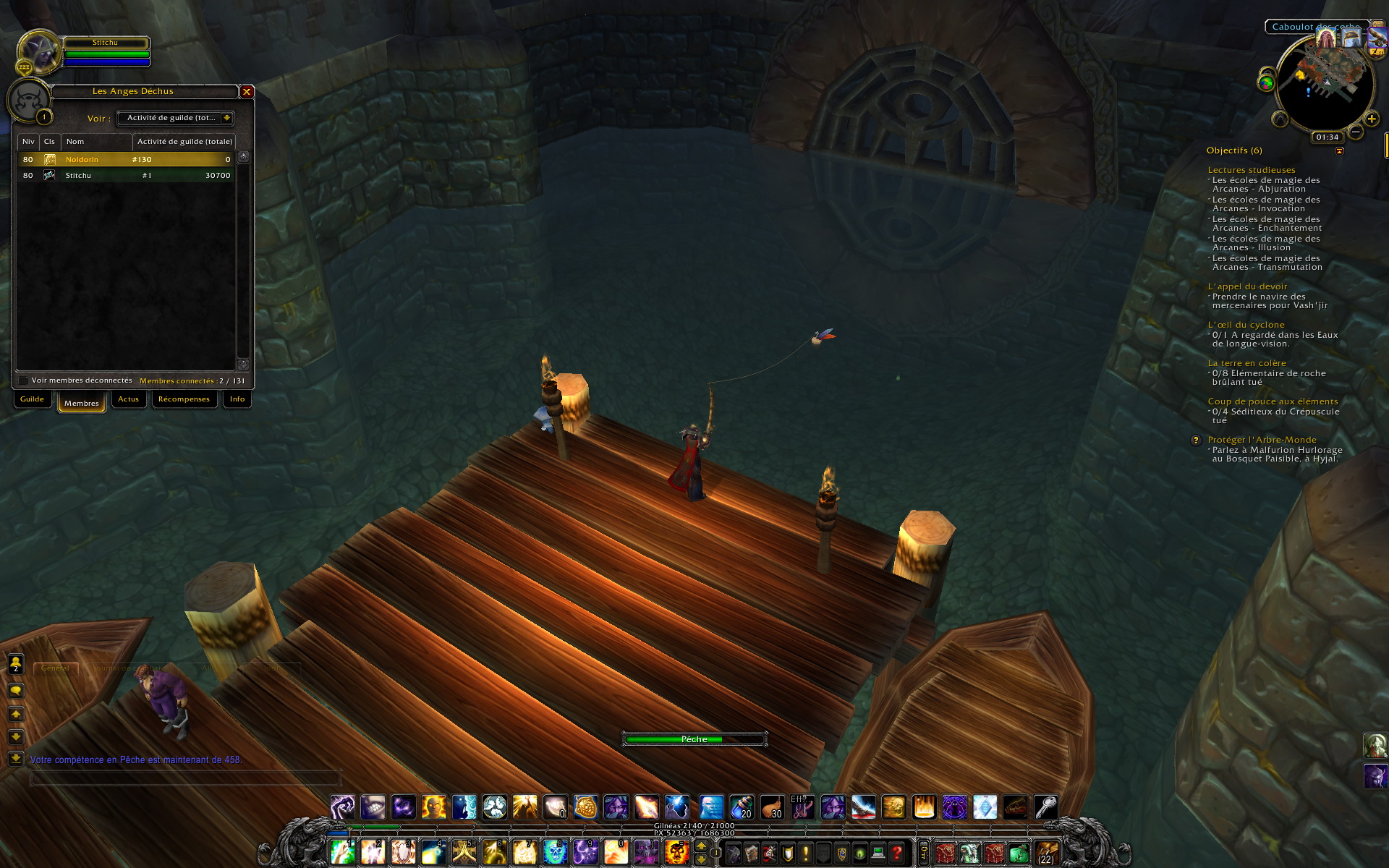
Task: Select guild member Stitchu row
Action: click(126, 176)
